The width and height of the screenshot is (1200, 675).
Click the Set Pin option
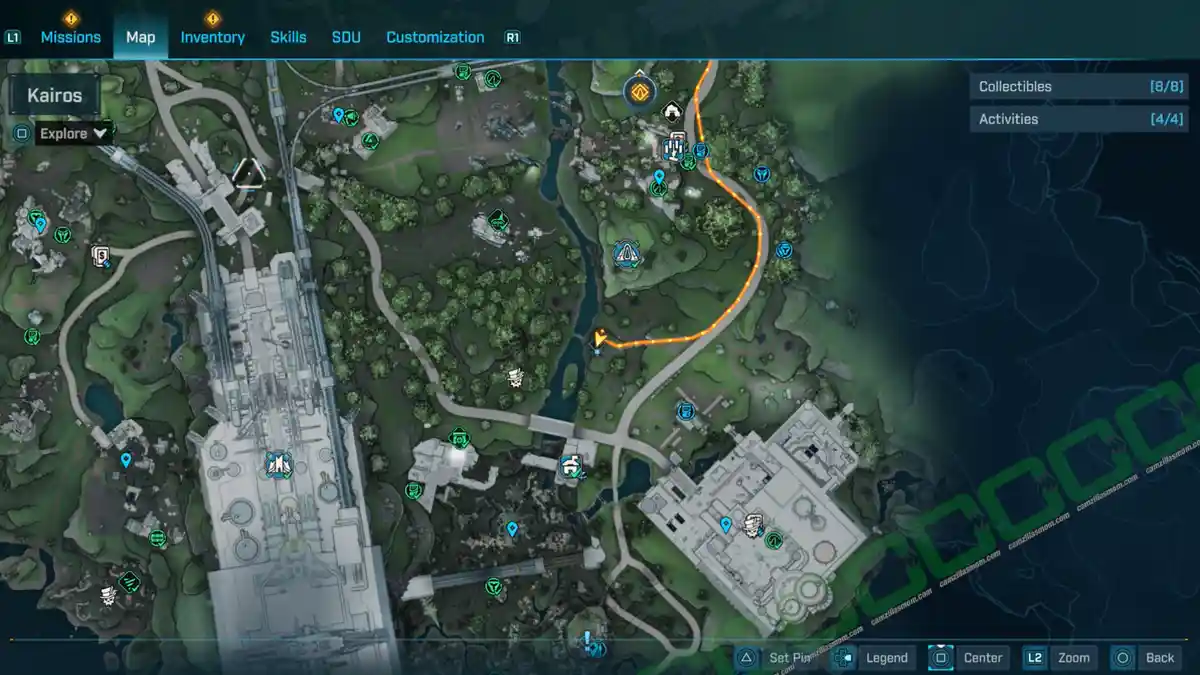point(778,657)
